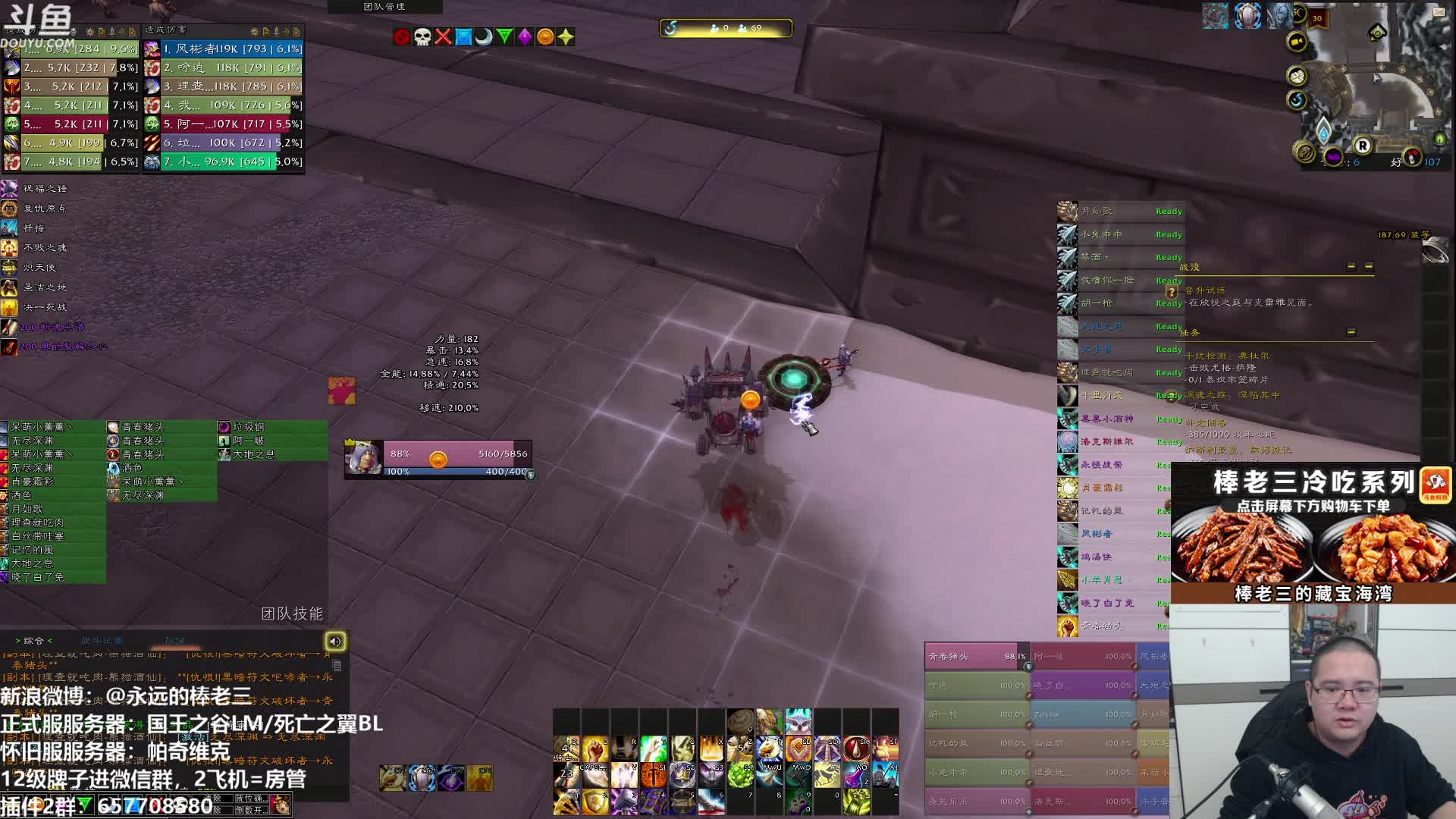
Task: Pick the blue square raid marker
Action: click(463, 36)
